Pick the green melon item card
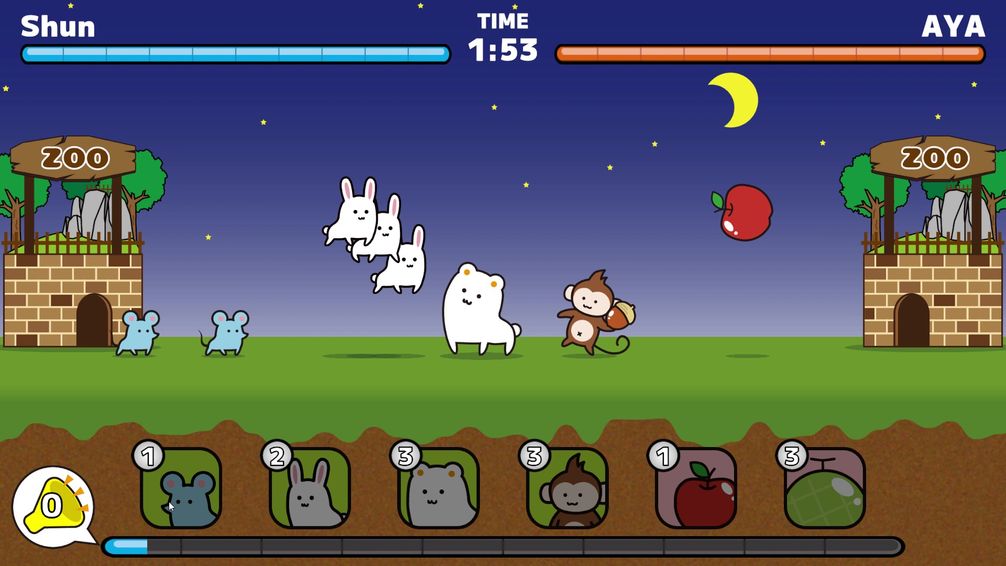The width and height of the screenshot is (1006, 566). (x=825, y=490)
